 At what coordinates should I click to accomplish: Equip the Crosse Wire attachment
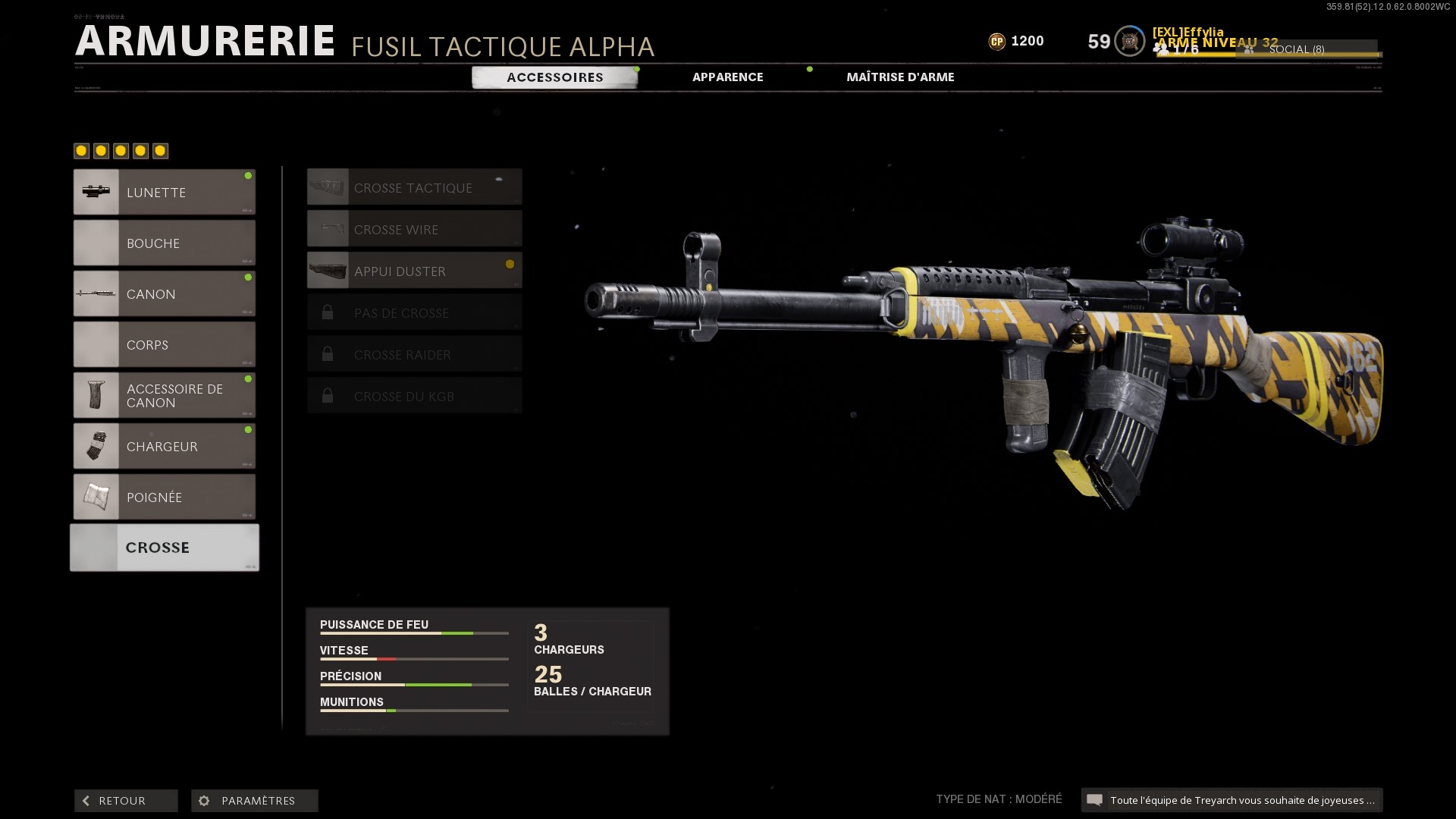[414, 228]
